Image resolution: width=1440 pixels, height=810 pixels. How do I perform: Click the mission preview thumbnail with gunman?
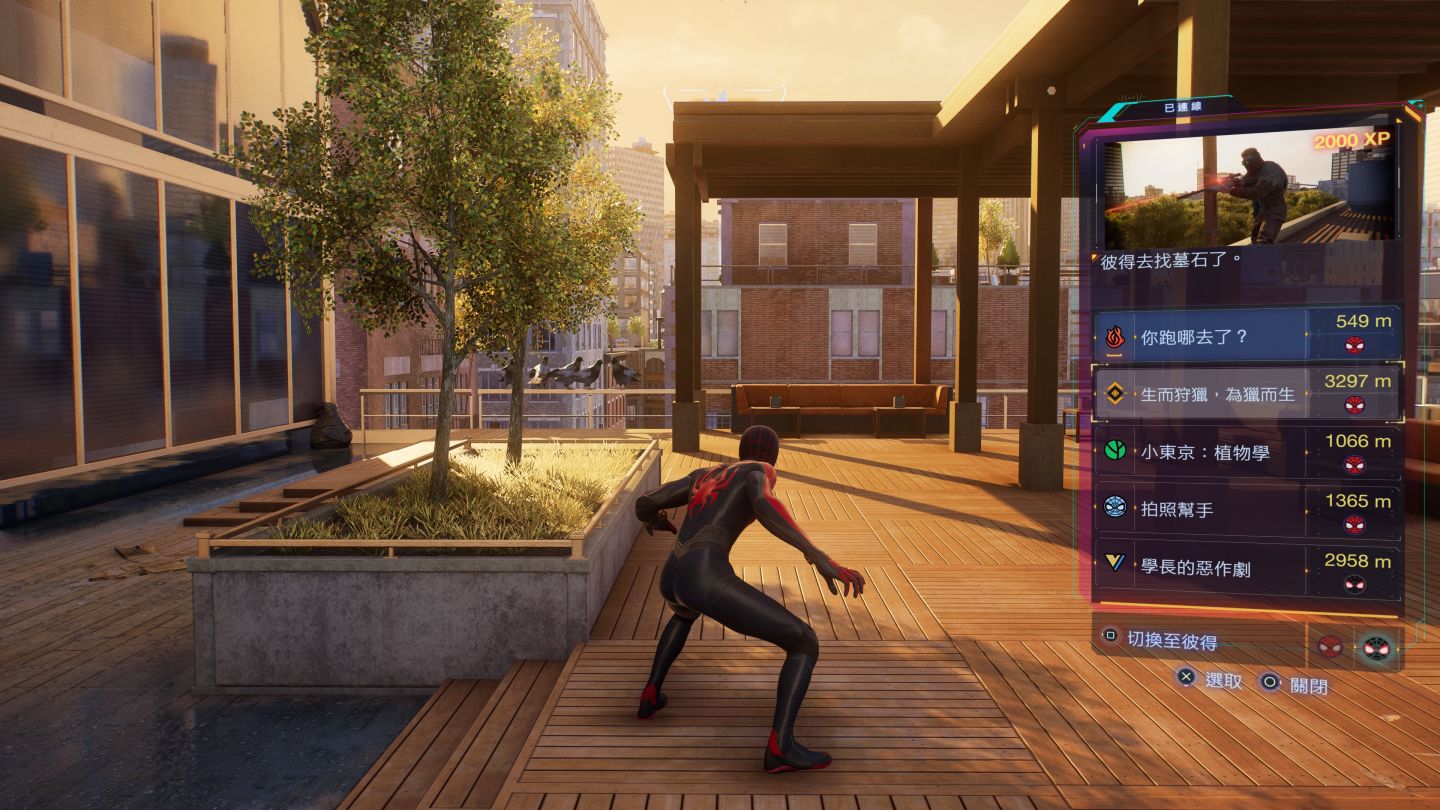(1248, 190)
